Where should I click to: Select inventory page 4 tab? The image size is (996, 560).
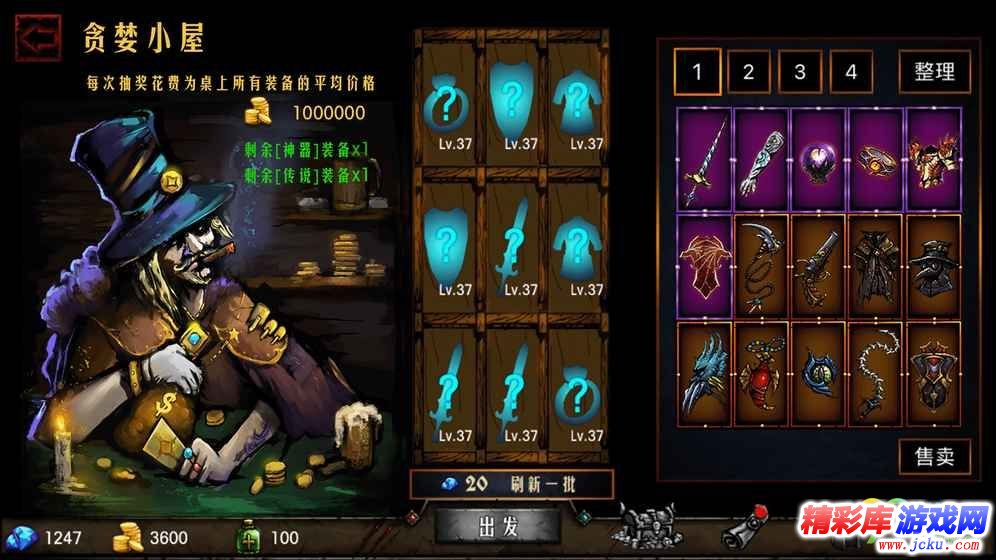click(851, 72)
